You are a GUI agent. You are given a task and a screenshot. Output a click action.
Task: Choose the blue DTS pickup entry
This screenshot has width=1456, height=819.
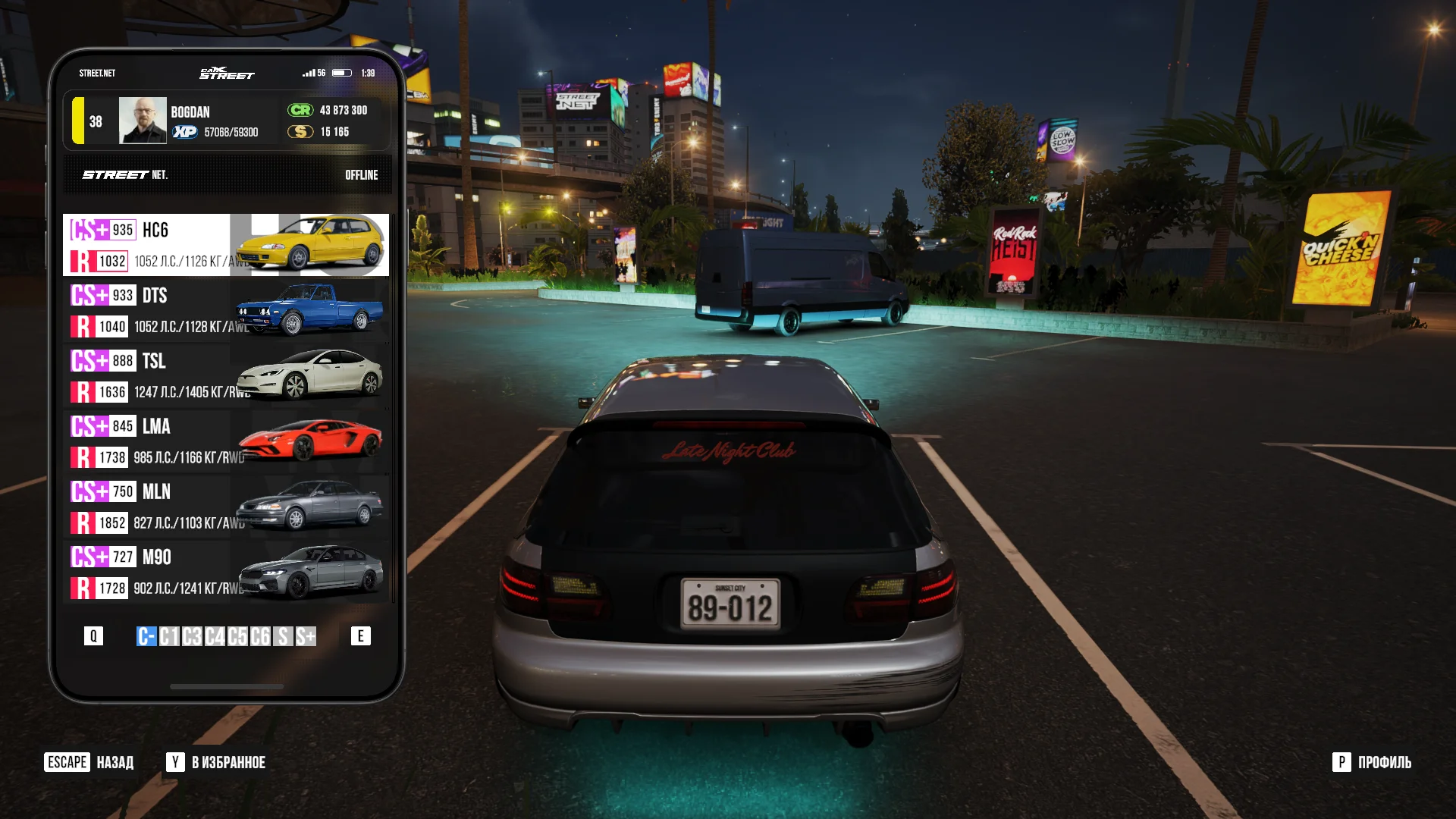pyautogui.click(x=226, y=310)
